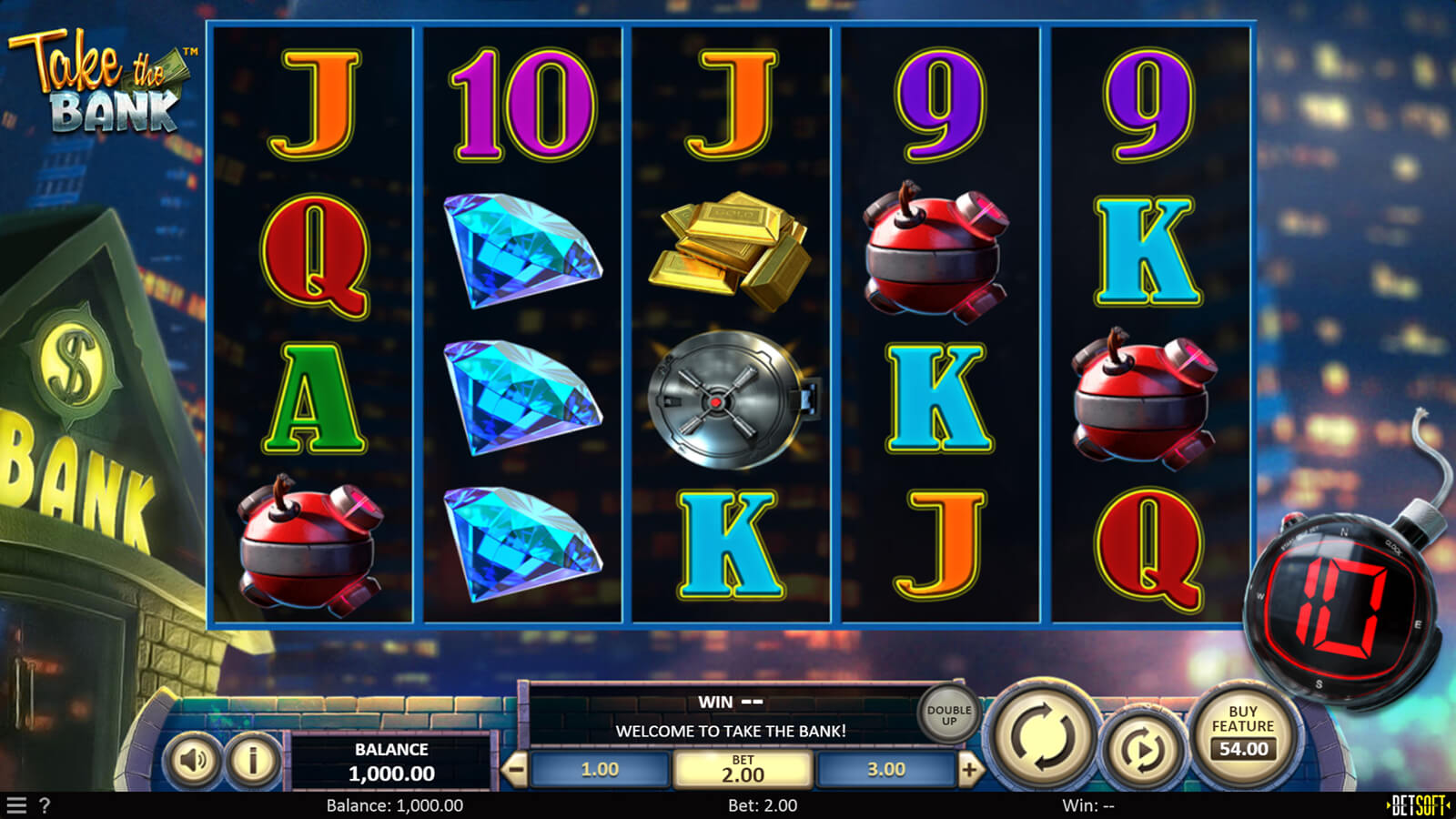Buy the feature for 54.00
Viewport: 1456px width, 819px height.
pos(1243,733)
